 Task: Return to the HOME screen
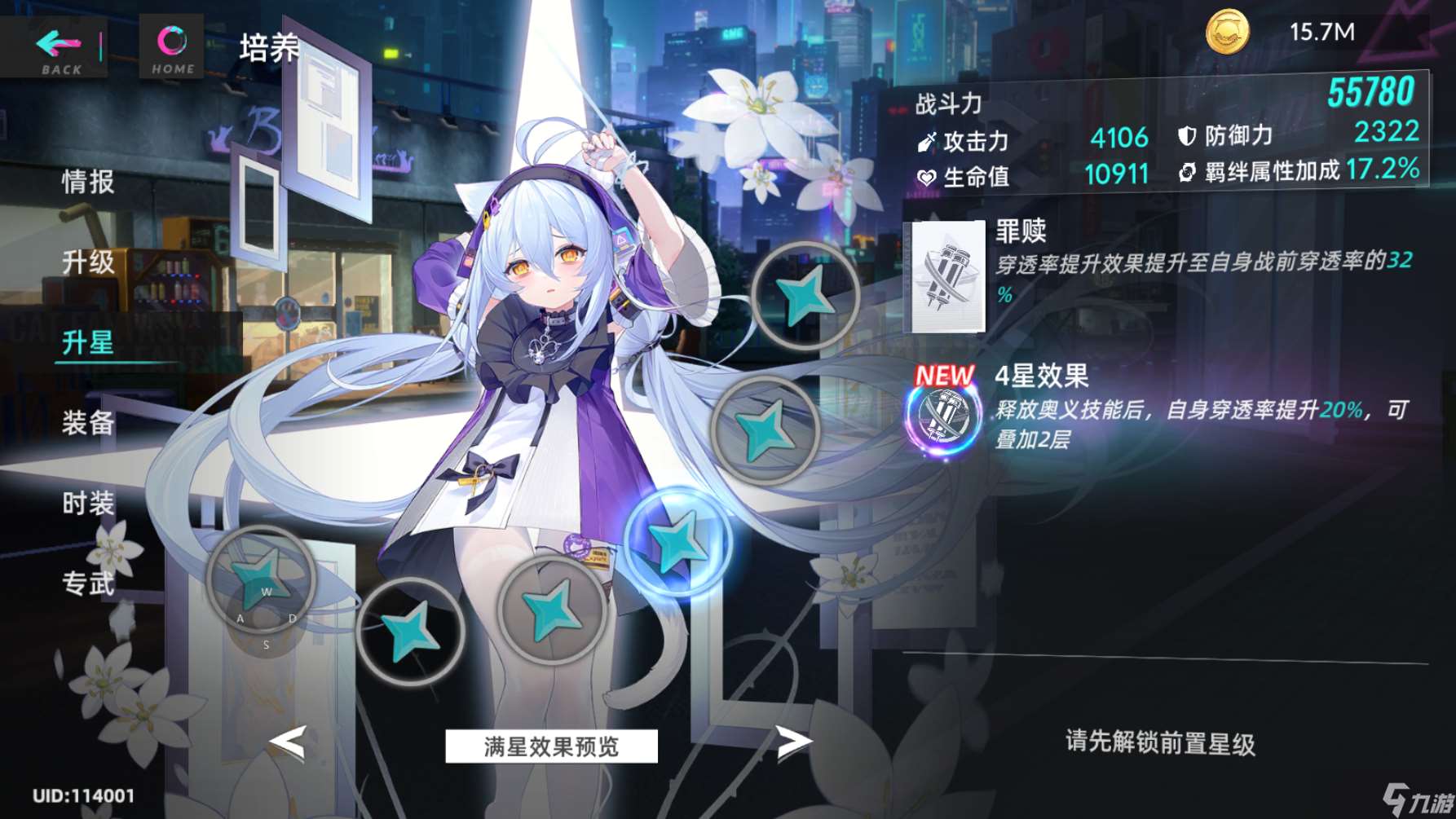coord(172,48)
